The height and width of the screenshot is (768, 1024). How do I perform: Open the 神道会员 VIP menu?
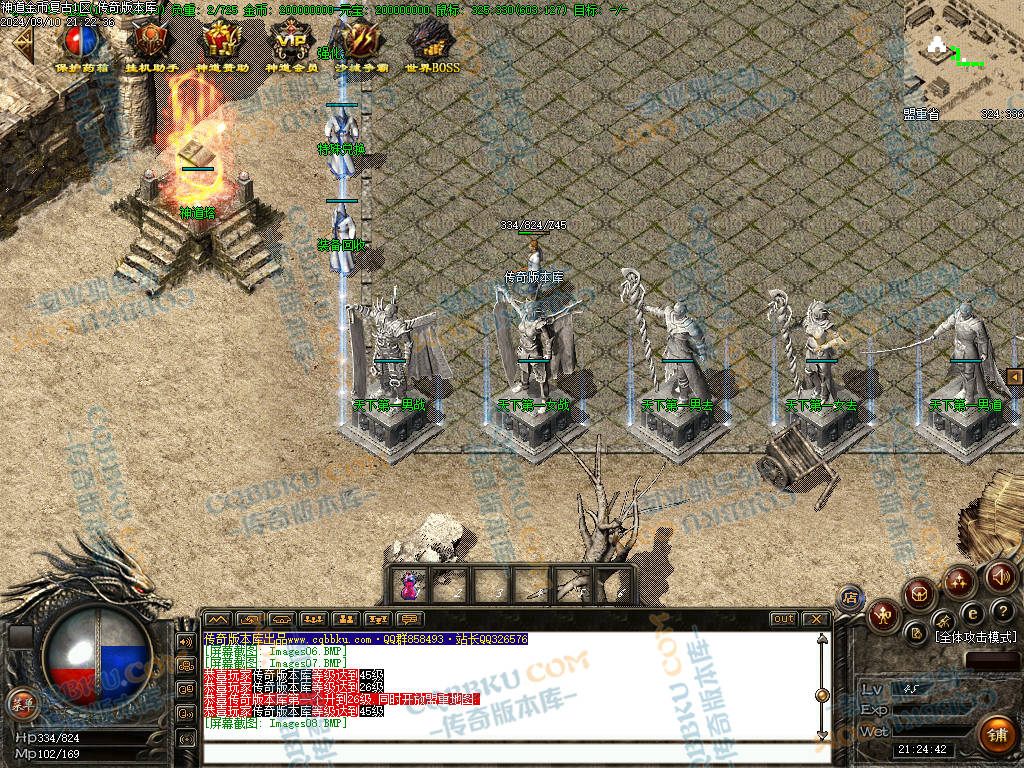(291, 43)
